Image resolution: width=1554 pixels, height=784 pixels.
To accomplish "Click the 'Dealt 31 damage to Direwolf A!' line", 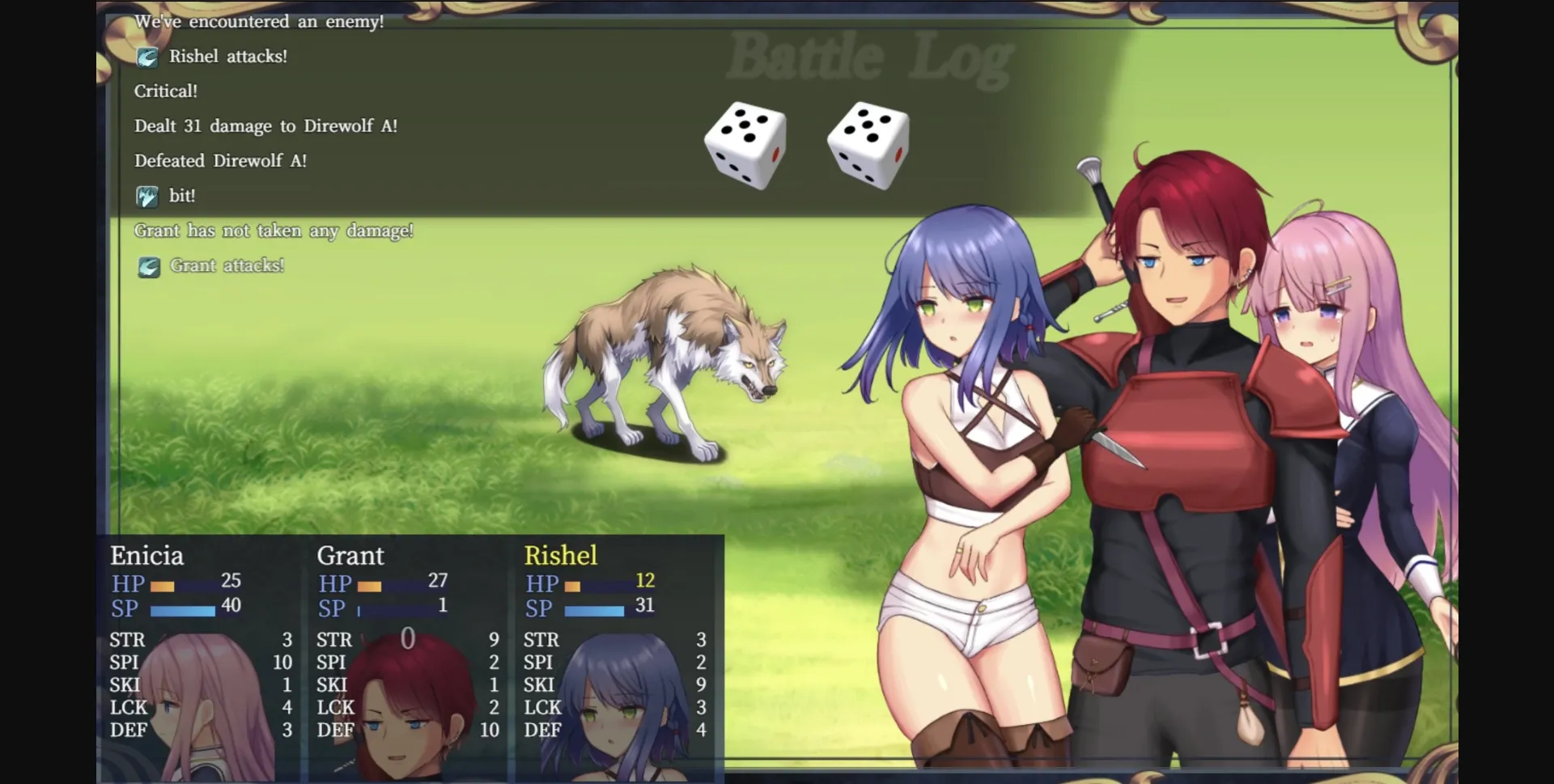I will pyautogui.click(x=265, y=125).
